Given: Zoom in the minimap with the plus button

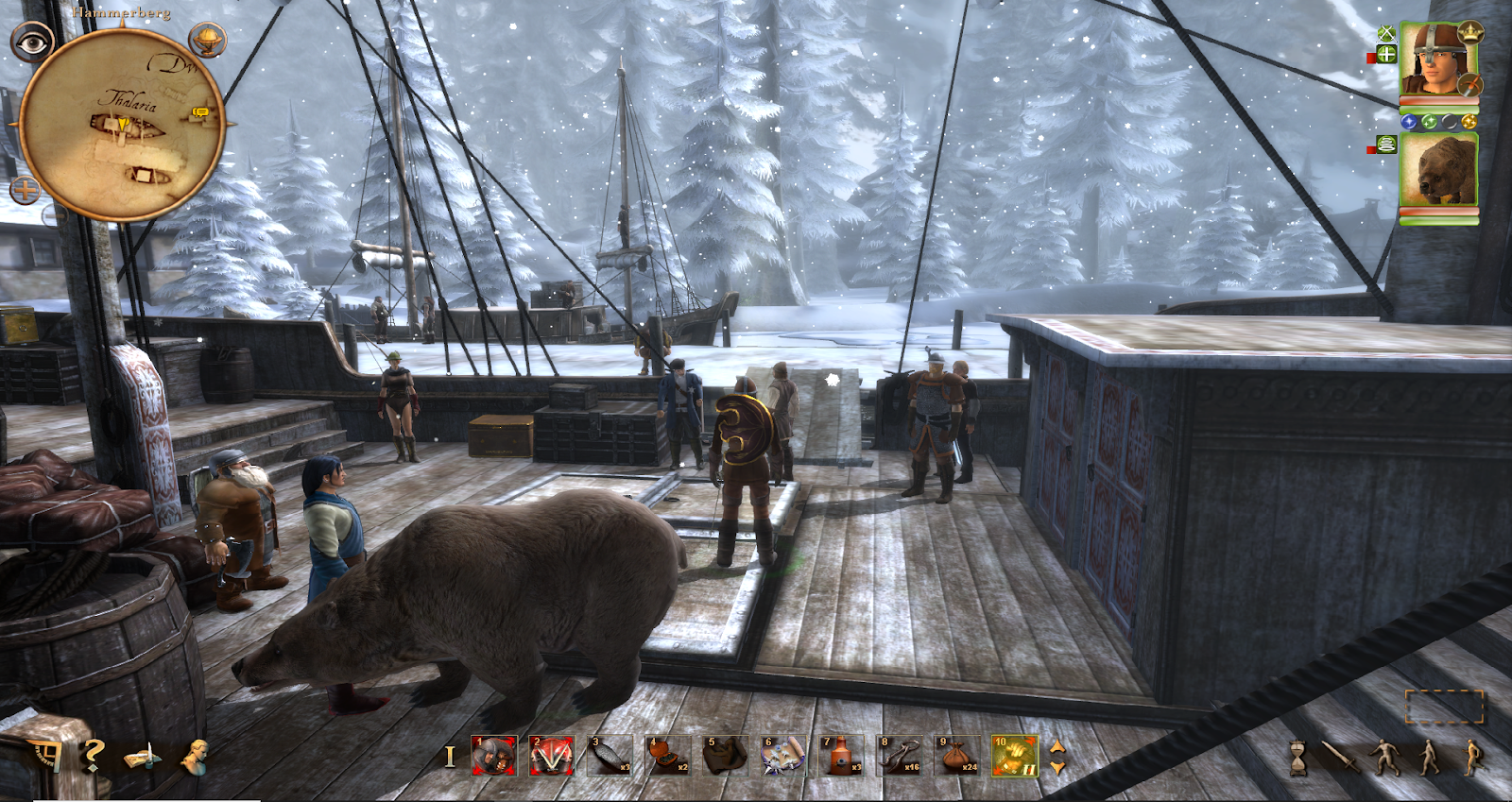Looking at the screenshot, I should click(x=26, y=190).
